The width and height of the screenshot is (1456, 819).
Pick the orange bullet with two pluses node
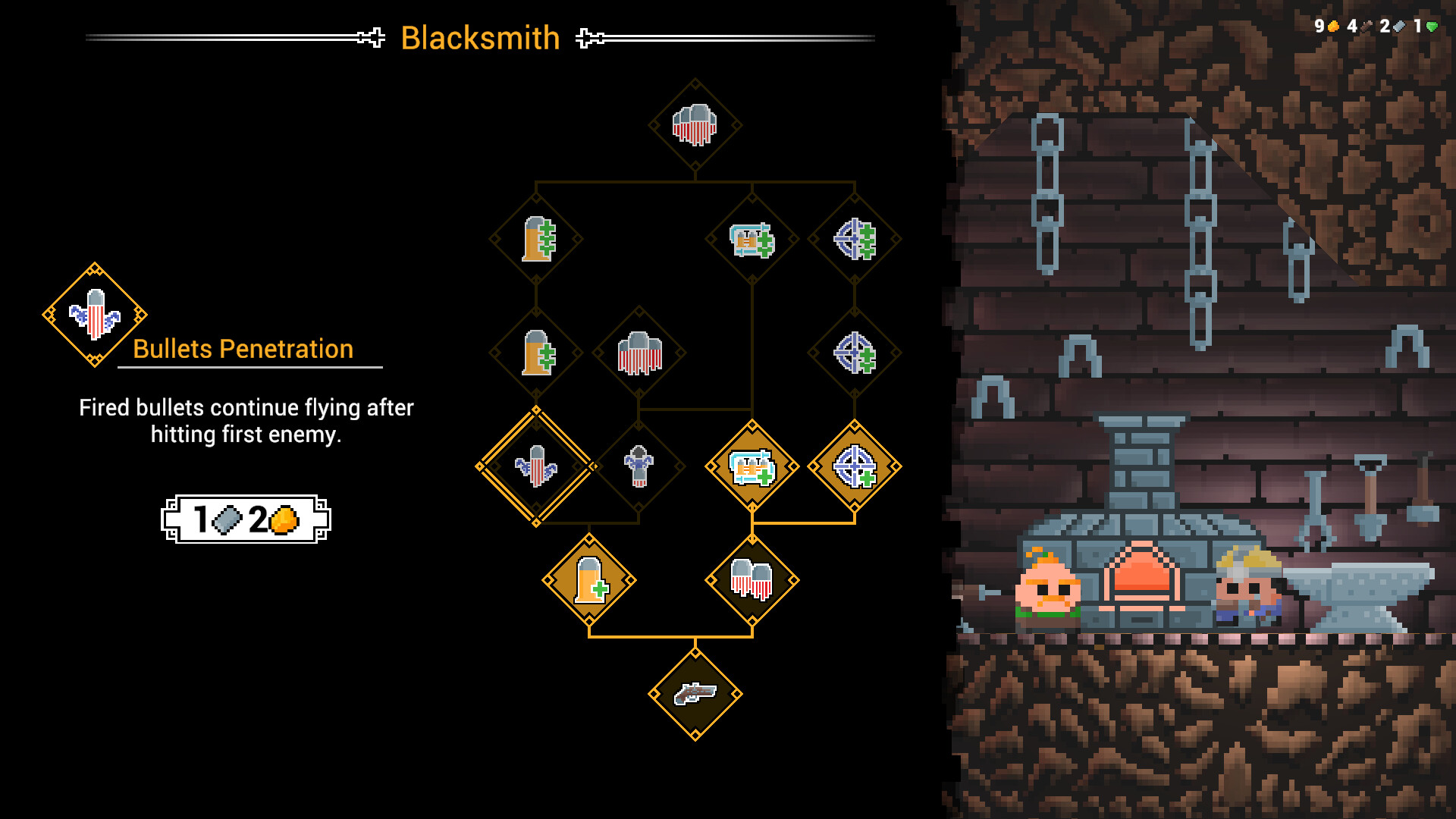pos(536,353)
